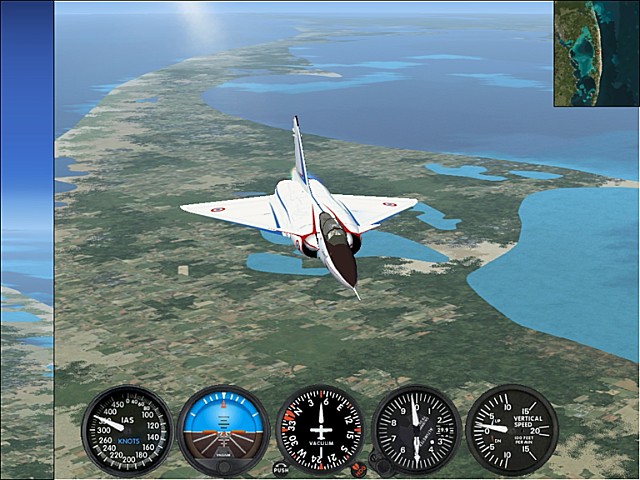The width and height of the screenshot is (640, 480).
Task: Click the PUSH knob on heading indicator
Action: click(x=281, y=467)
